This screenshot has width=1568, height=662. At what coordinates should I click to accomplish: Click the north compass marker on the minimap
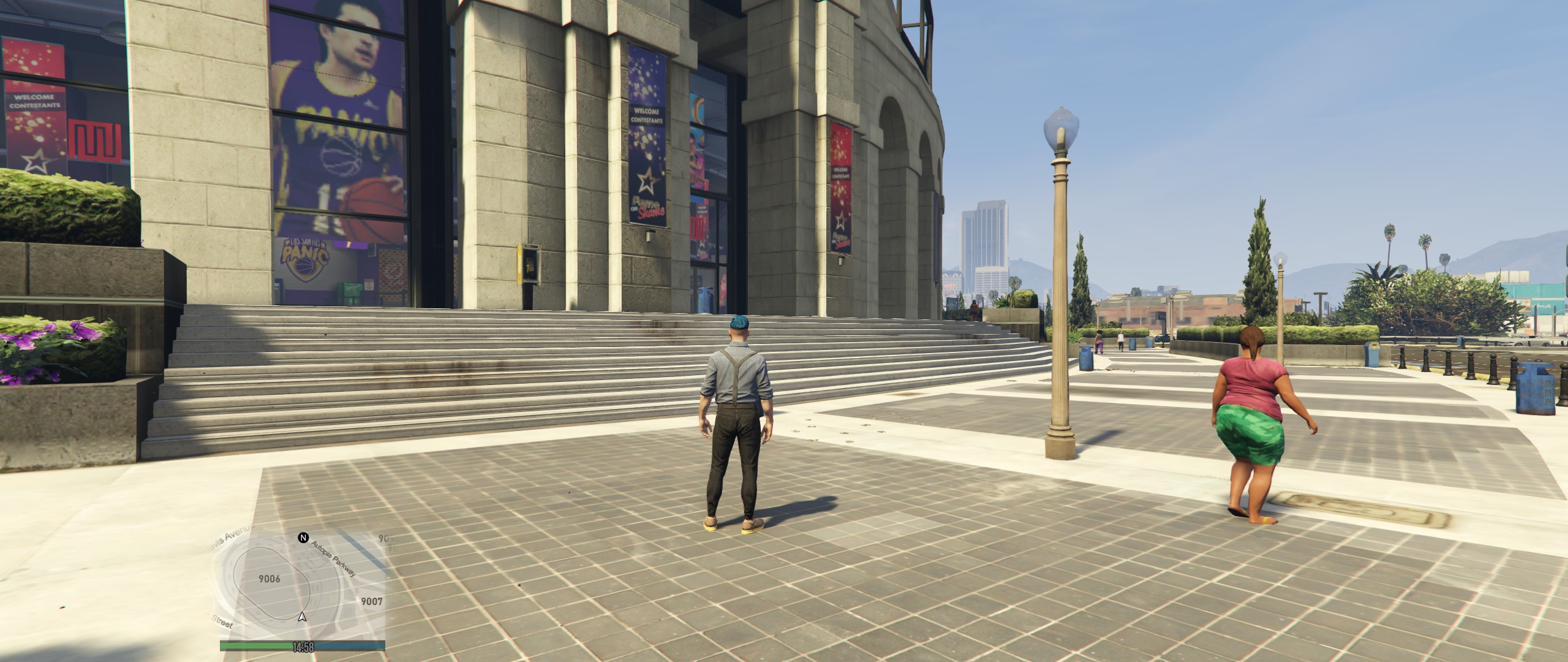coord(303,538)
